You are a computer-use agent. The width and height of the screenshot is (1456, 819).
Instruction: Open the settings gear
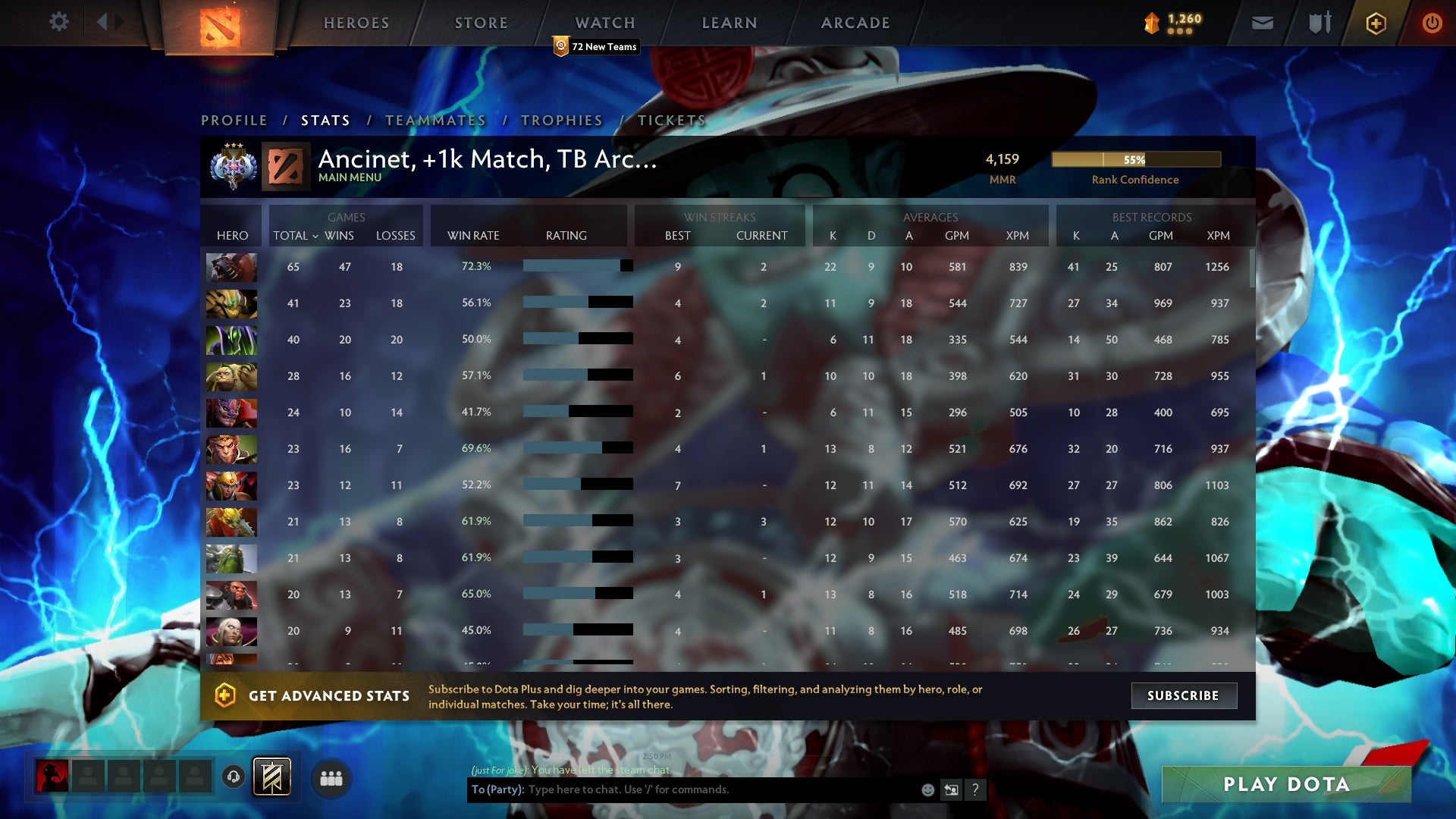59,23
